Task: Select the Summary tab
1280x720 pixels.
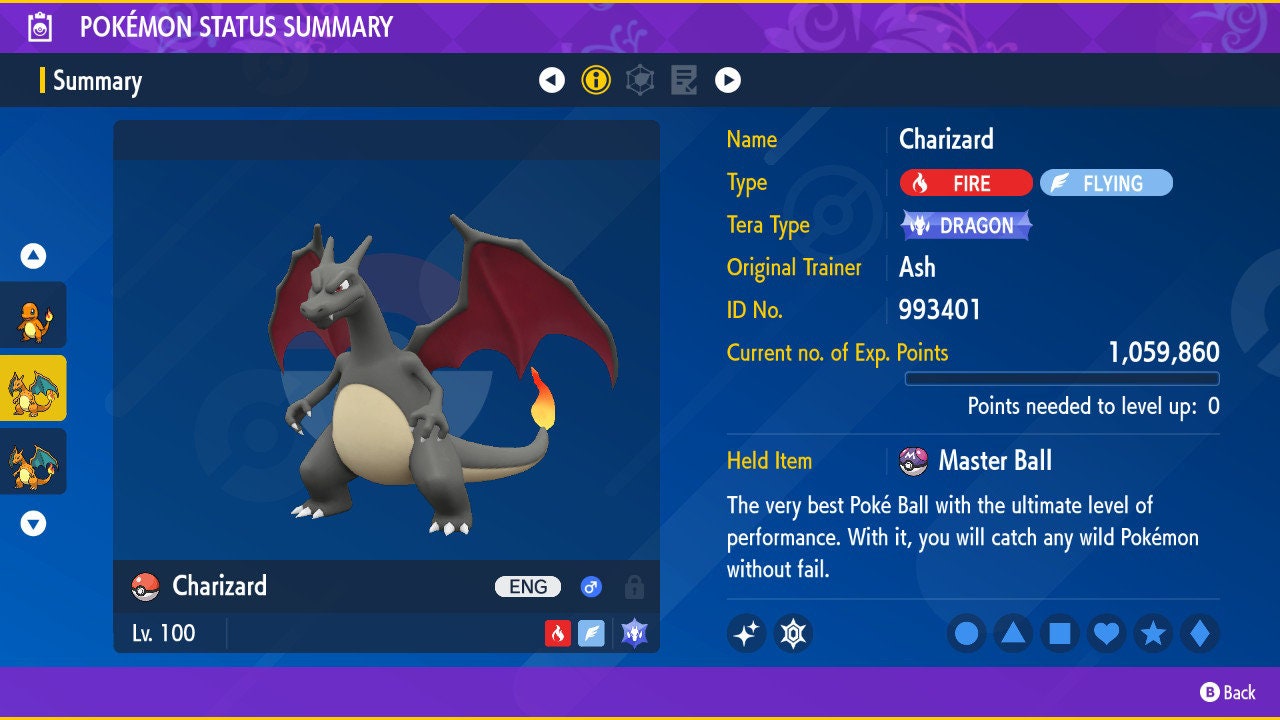Action: 100,80
